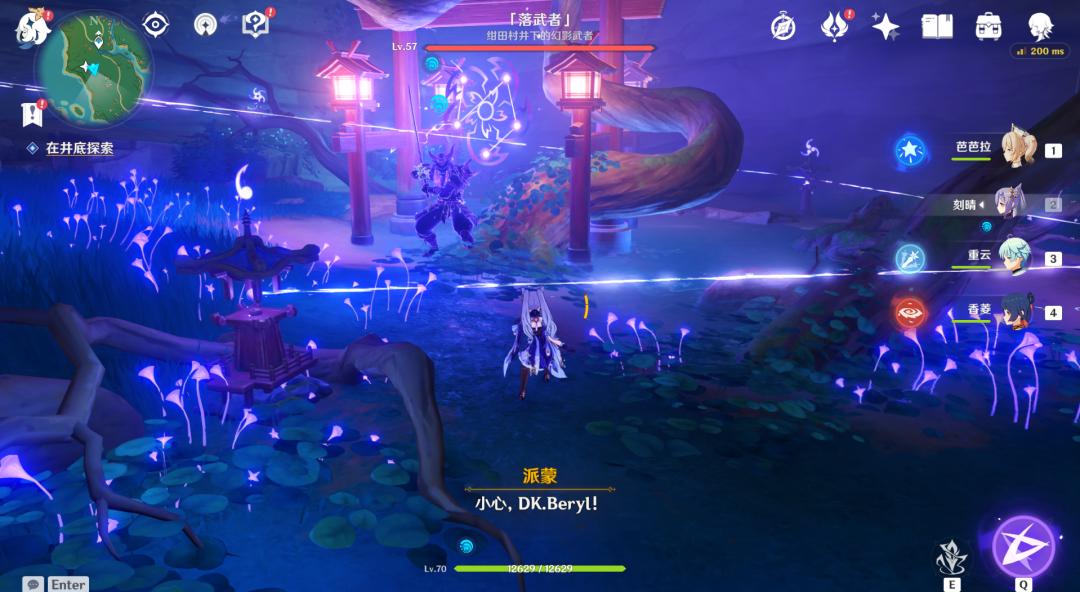Use the elemental skill icon
This screenshot has height=592, width=1080.
pyautogui.click(x=951, y=558)
